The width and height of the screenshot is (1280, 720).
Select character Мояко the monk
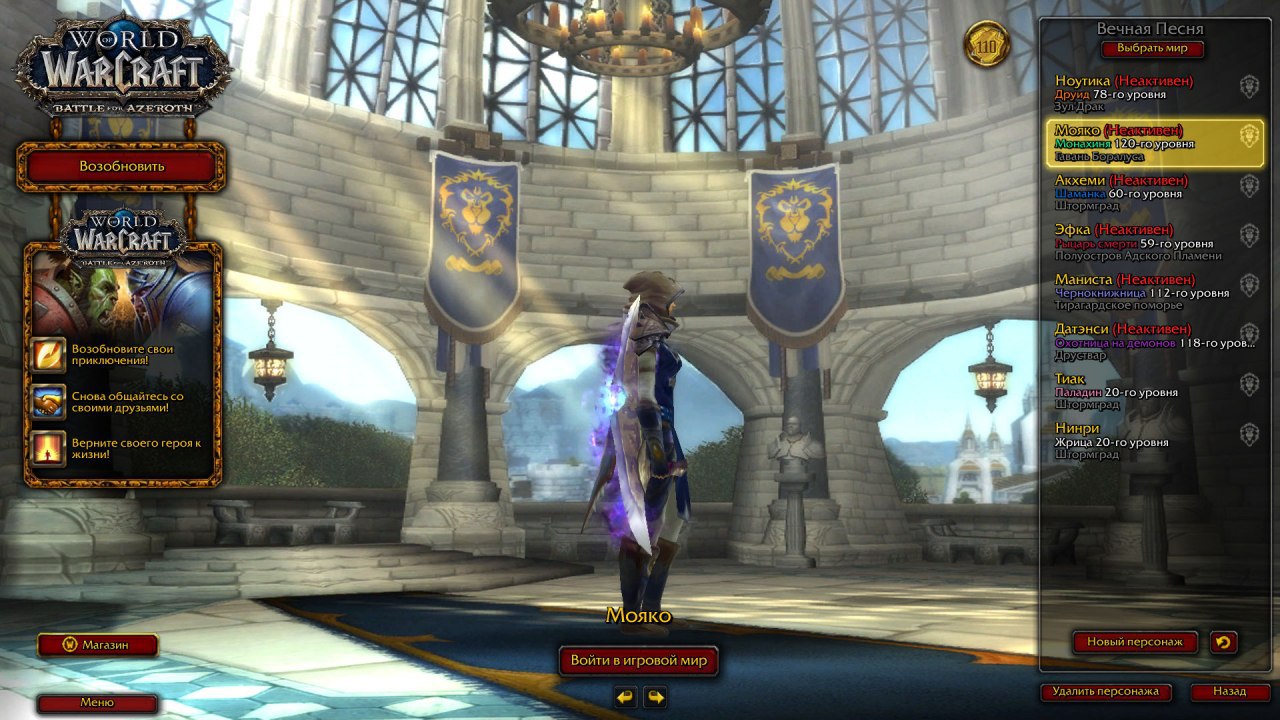coord(1150,143)
